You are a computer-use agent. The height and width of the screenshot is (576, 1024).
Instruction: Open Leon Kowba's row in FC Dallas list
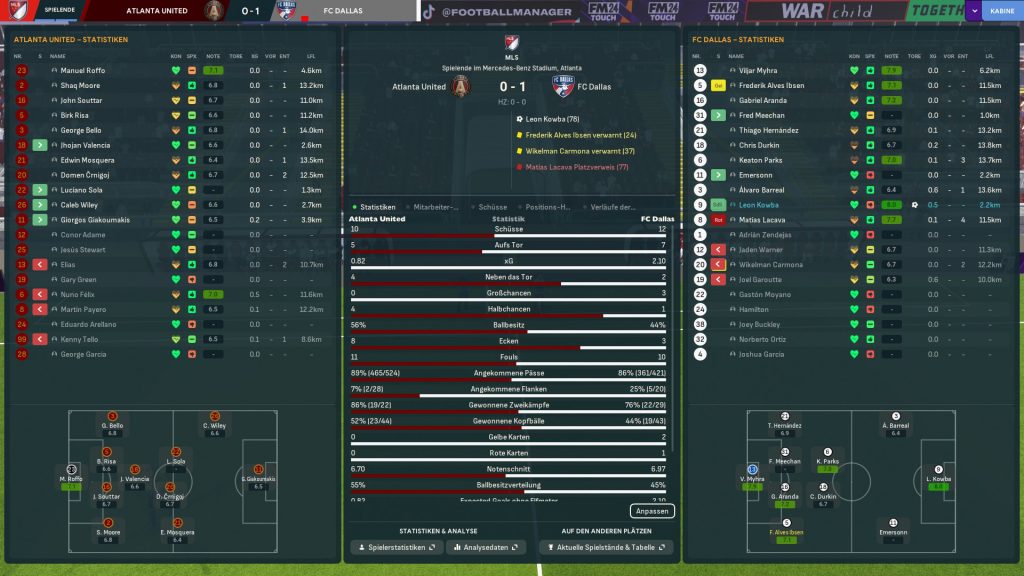759,205
